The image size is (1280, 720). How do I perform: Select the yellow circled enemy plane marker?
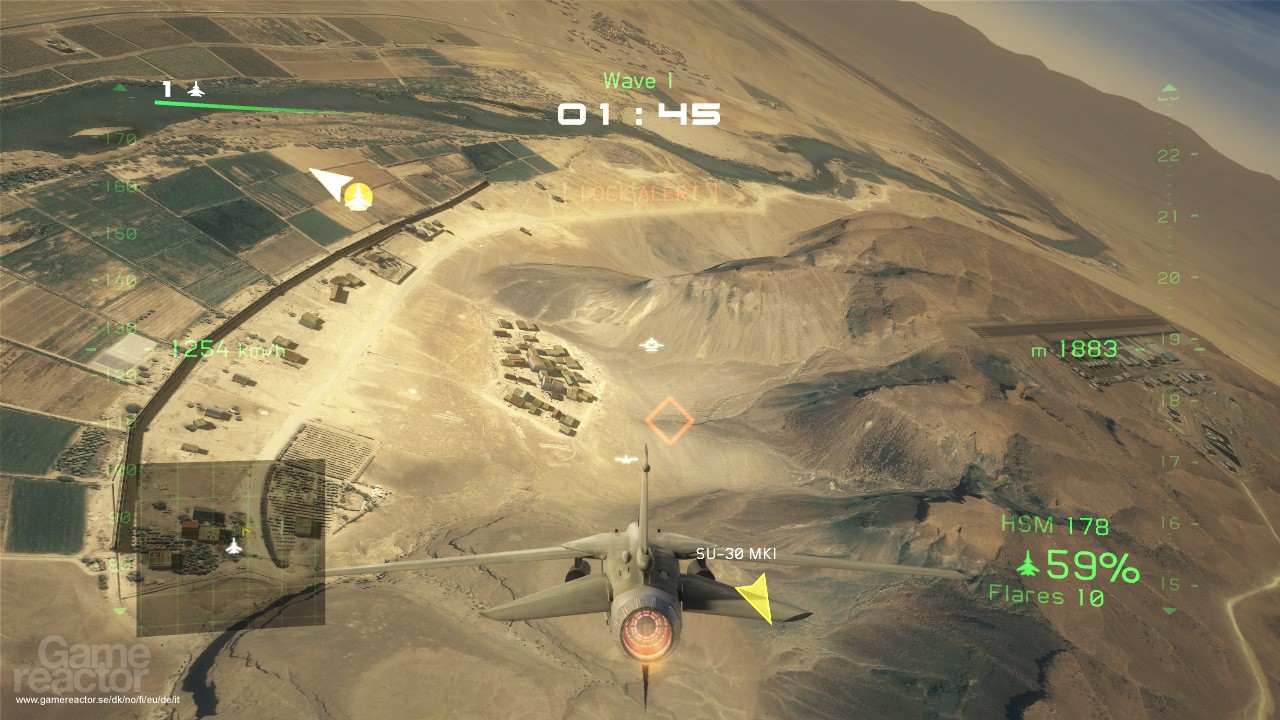click(x=358, y=197)
